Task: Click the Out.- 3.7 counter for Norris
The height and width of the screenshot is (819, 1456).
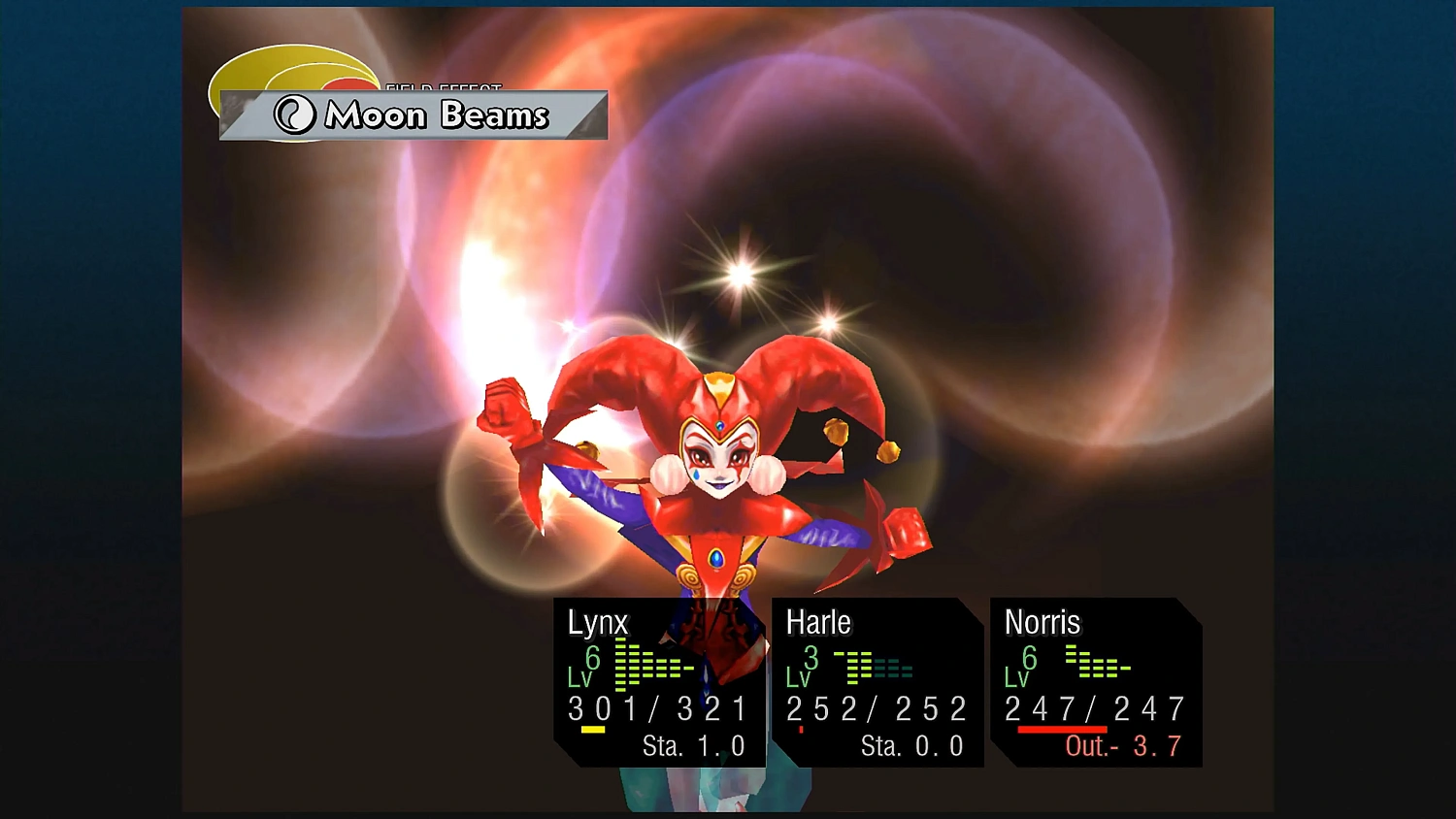Action: point(1123,747)
